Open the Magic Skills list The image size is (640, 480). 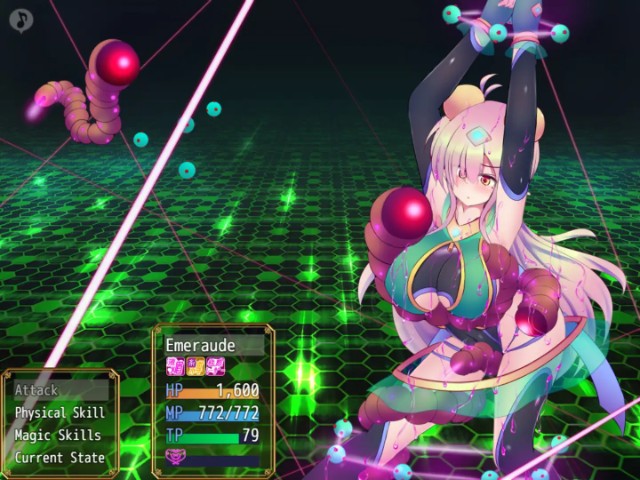coord(60,435)
